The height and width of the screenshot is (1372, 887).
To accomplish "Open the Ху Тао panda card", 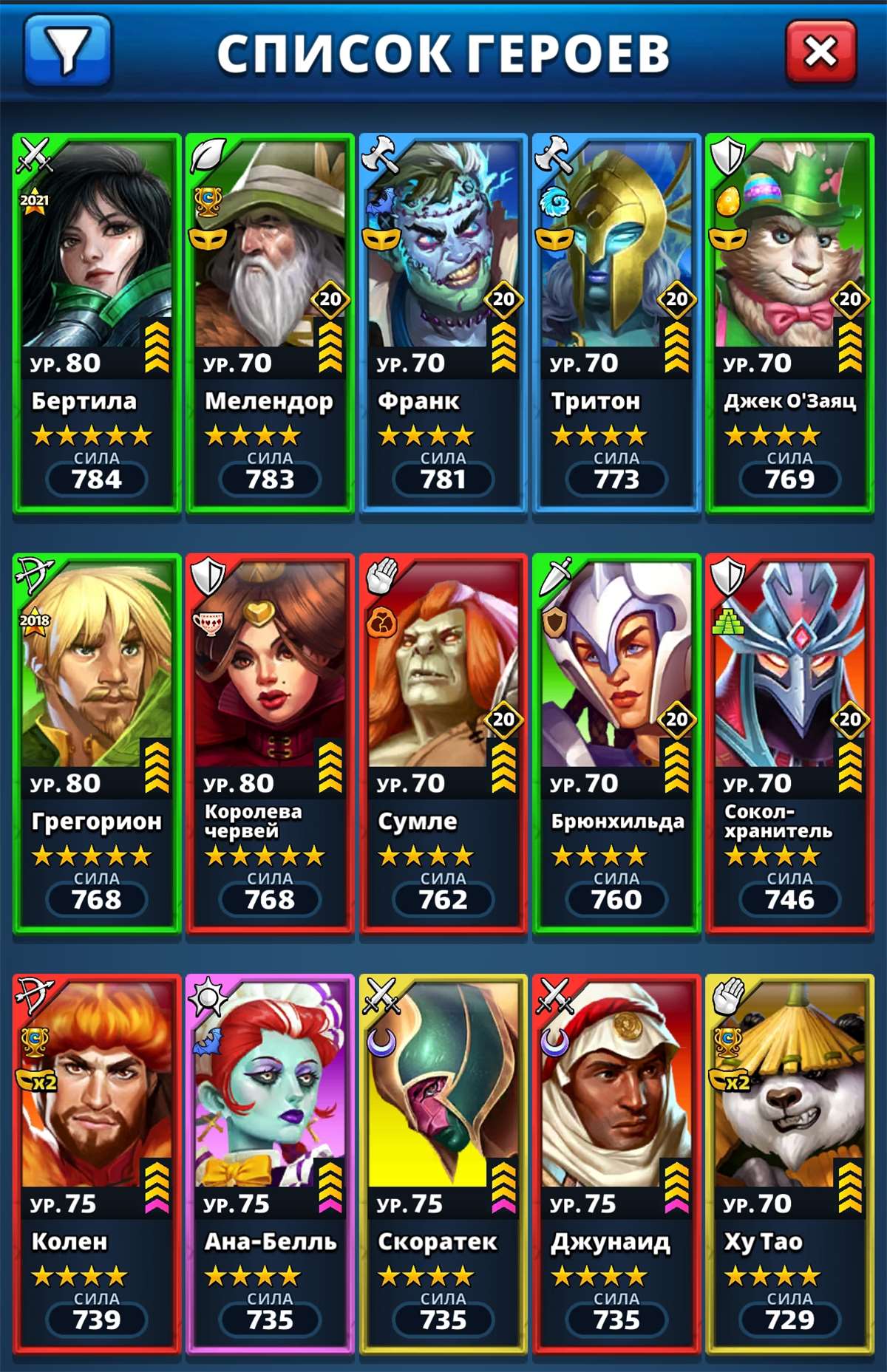I will click(789, 1164).
